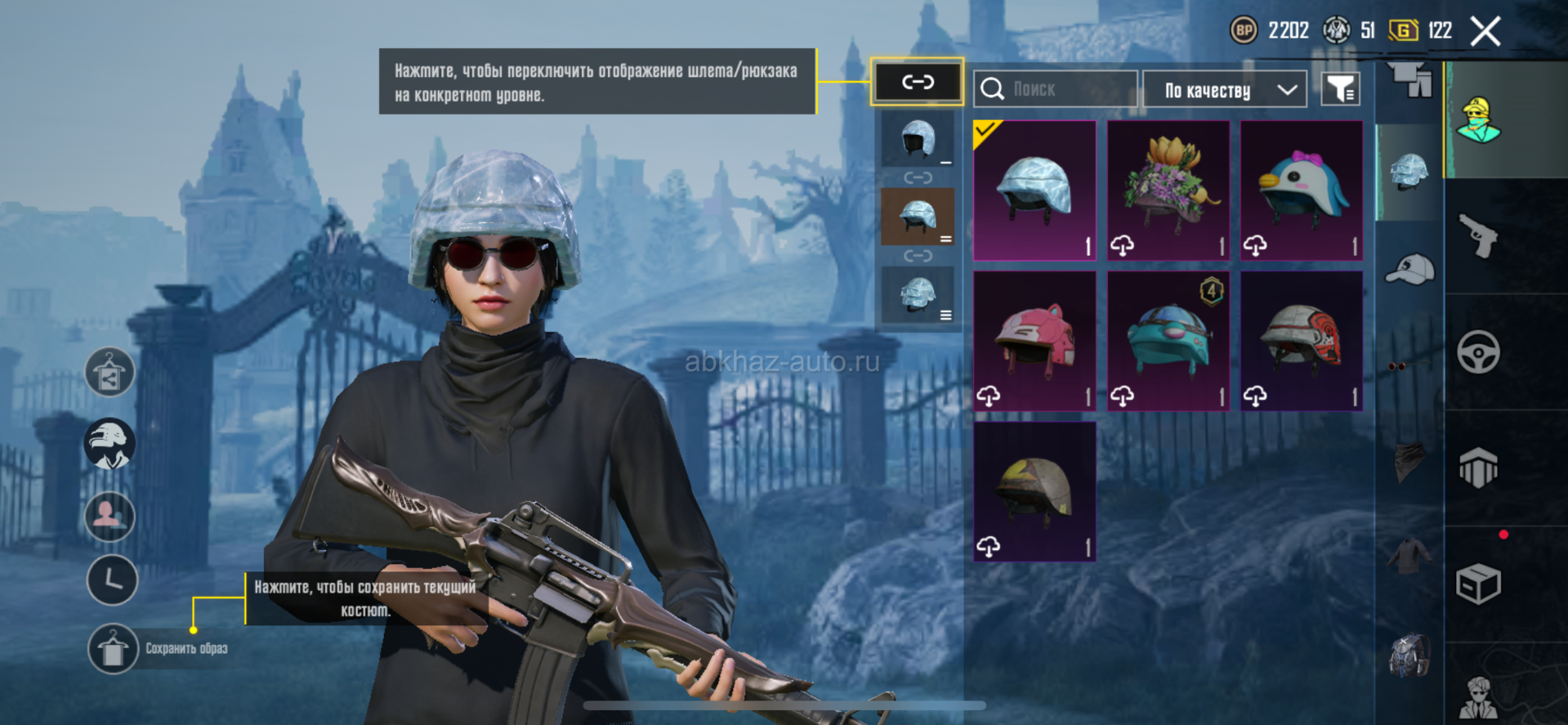The height and width of the screenshot is (725, 1568).
Task: Open the outfit share hanger icon
Action: point(109,372)
